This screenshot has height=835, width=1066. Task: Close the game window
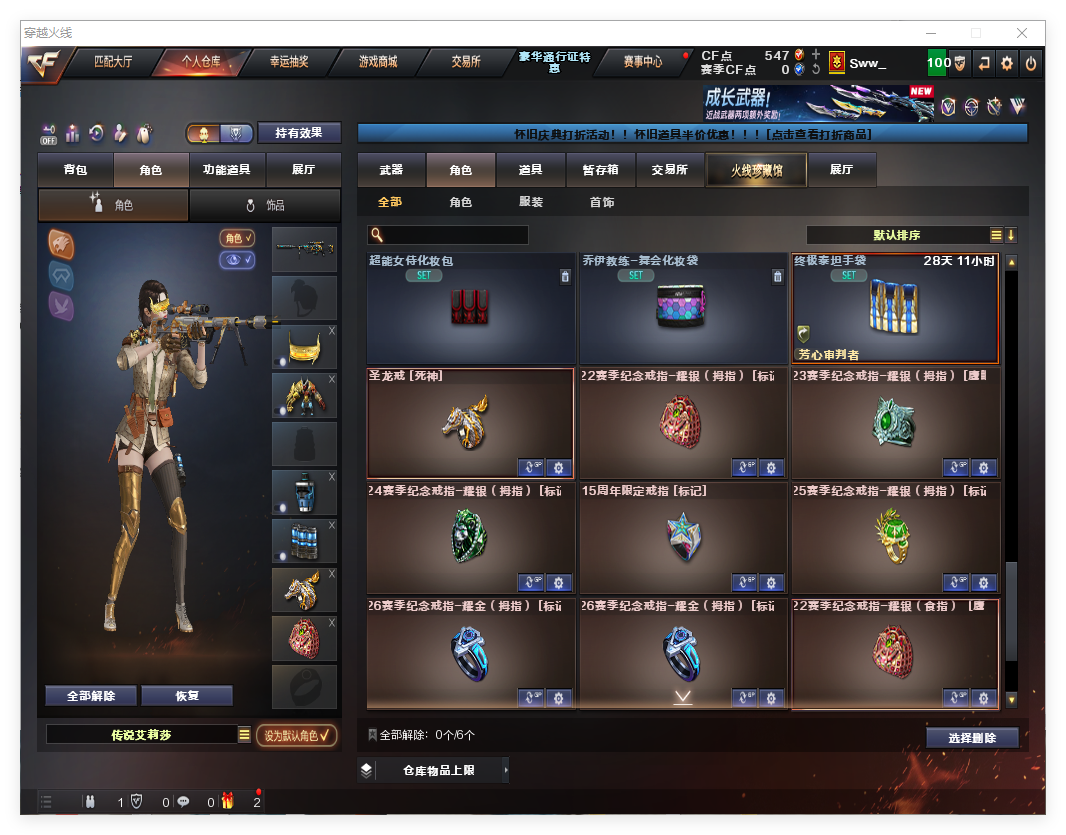1022,33
